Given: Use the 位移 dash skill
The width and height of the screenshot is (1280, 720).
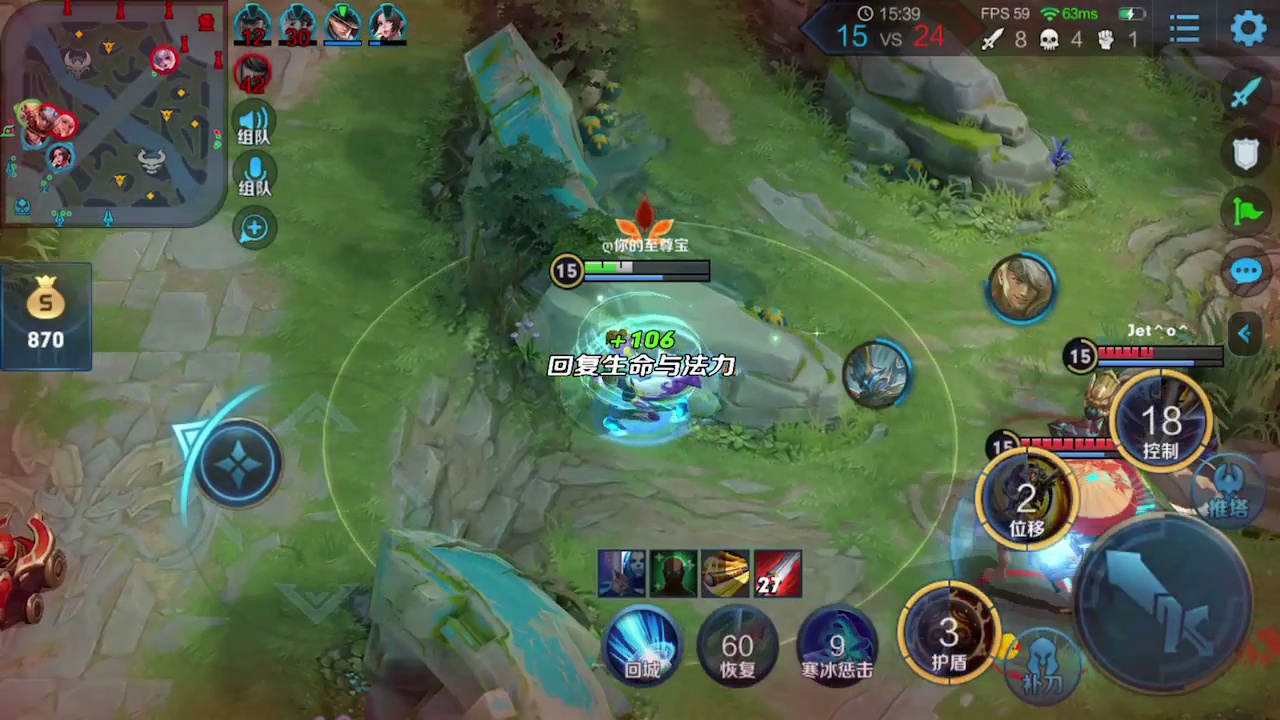Looking at the screenshot, I should pos(1027,499).
